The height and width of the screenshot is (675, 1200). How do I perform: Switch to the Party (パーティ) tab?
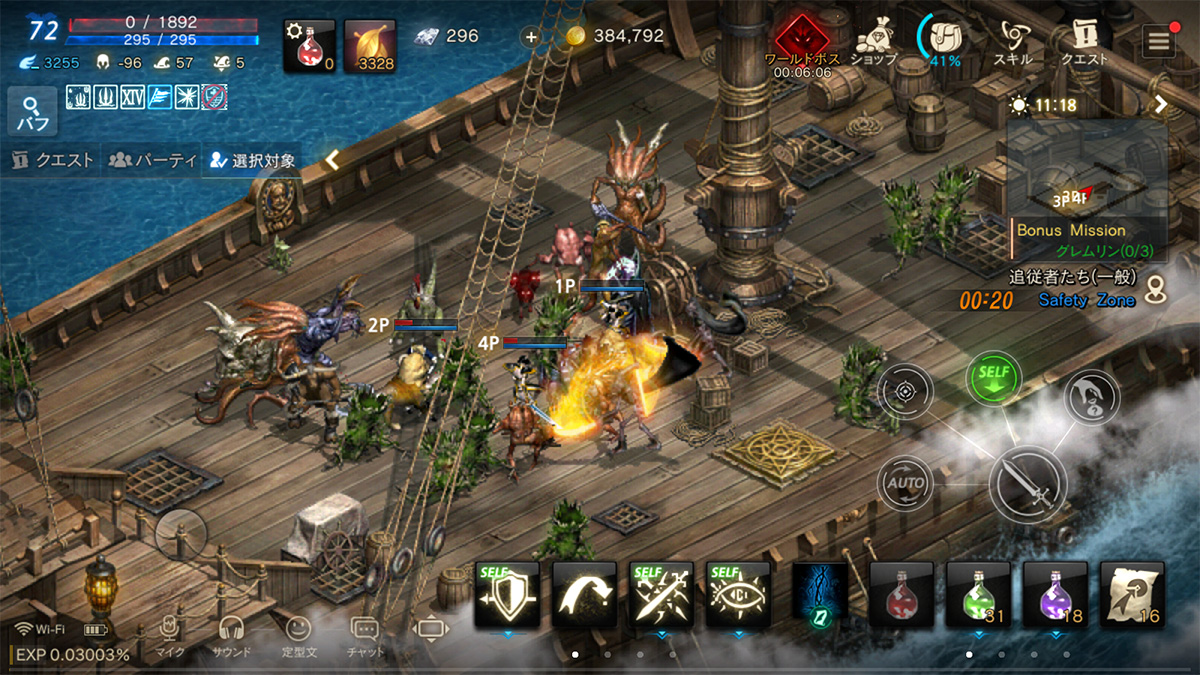152,160
